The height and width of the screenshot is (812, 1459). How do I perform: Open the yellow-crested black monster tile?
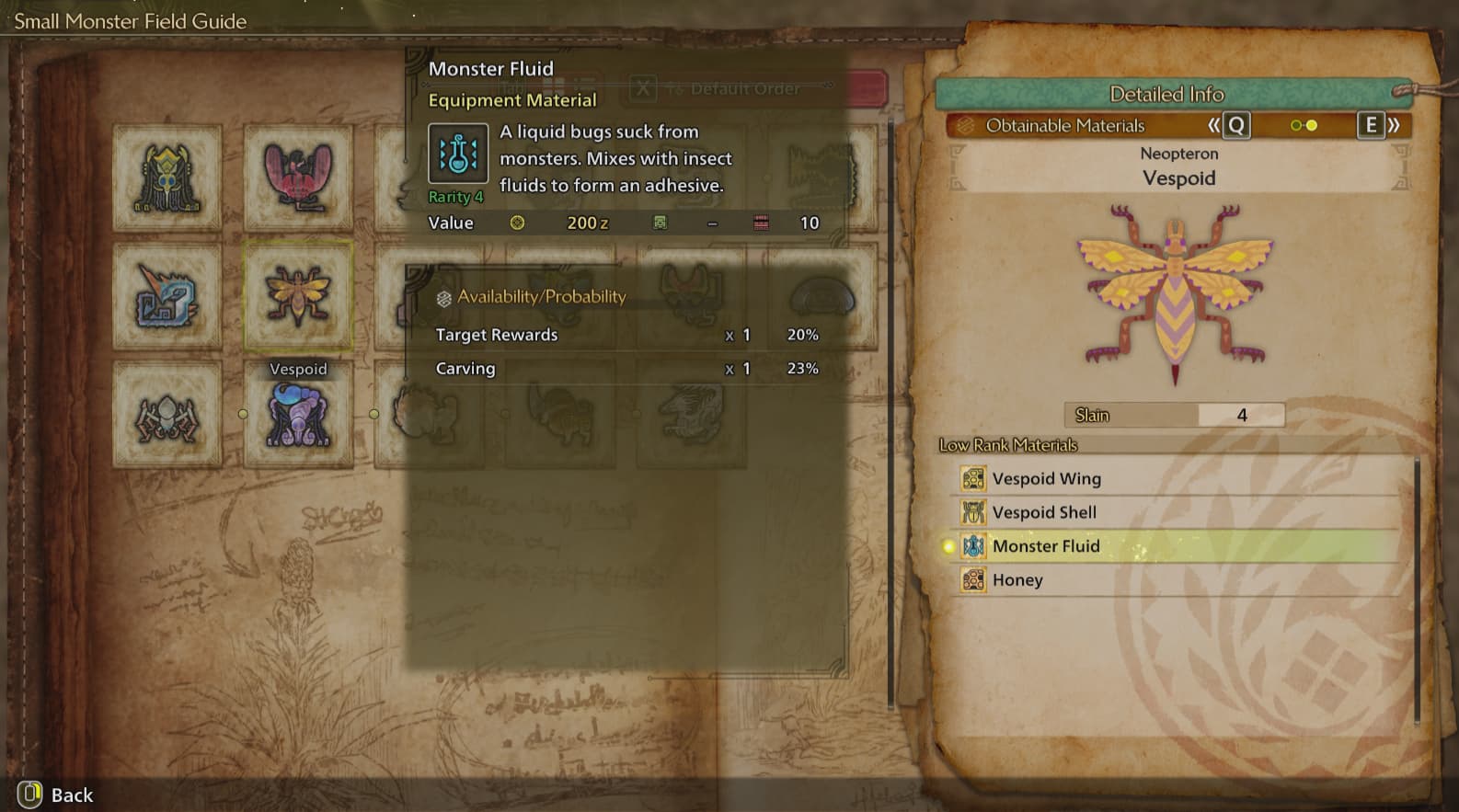[x=167, y=178]
